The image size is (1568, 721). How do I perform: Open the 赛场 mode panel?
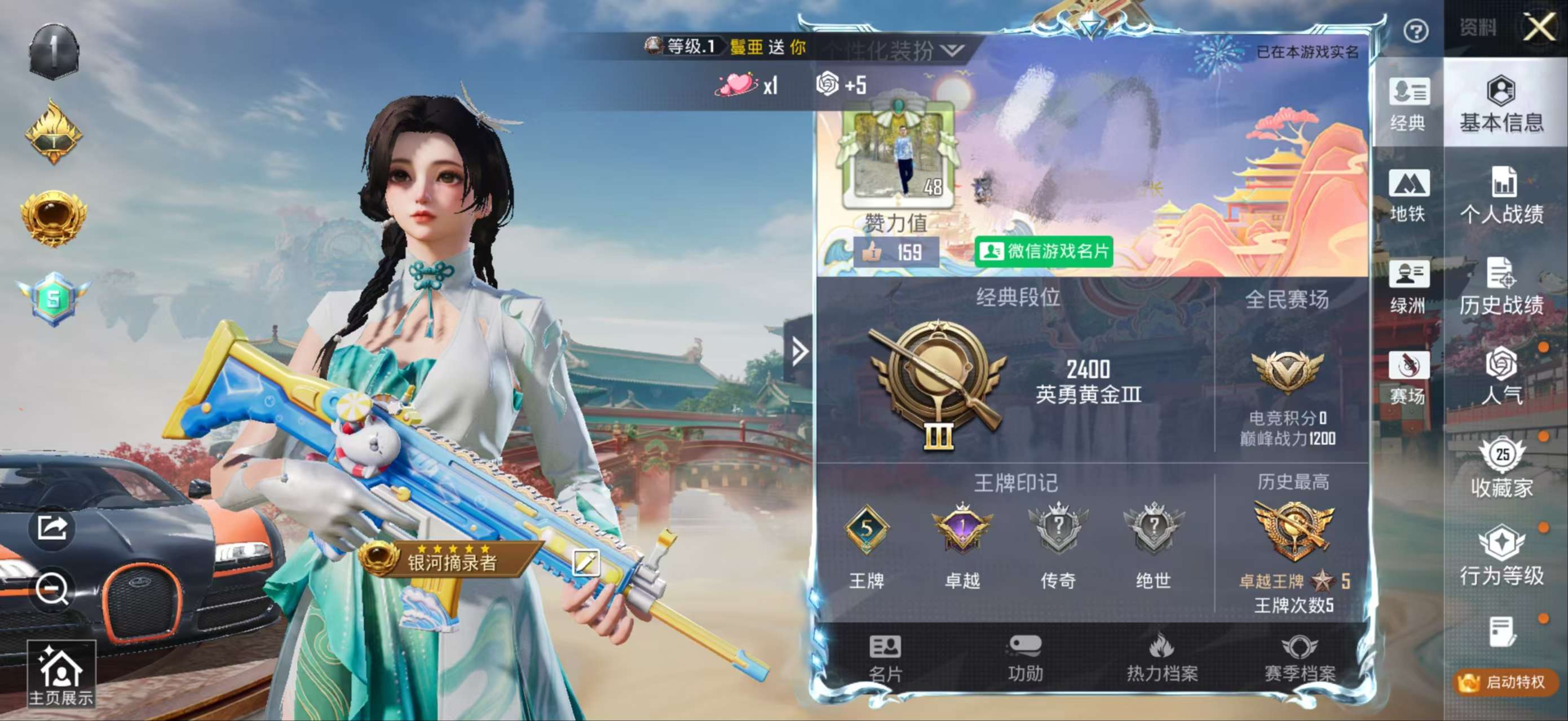coord(1409,377)
